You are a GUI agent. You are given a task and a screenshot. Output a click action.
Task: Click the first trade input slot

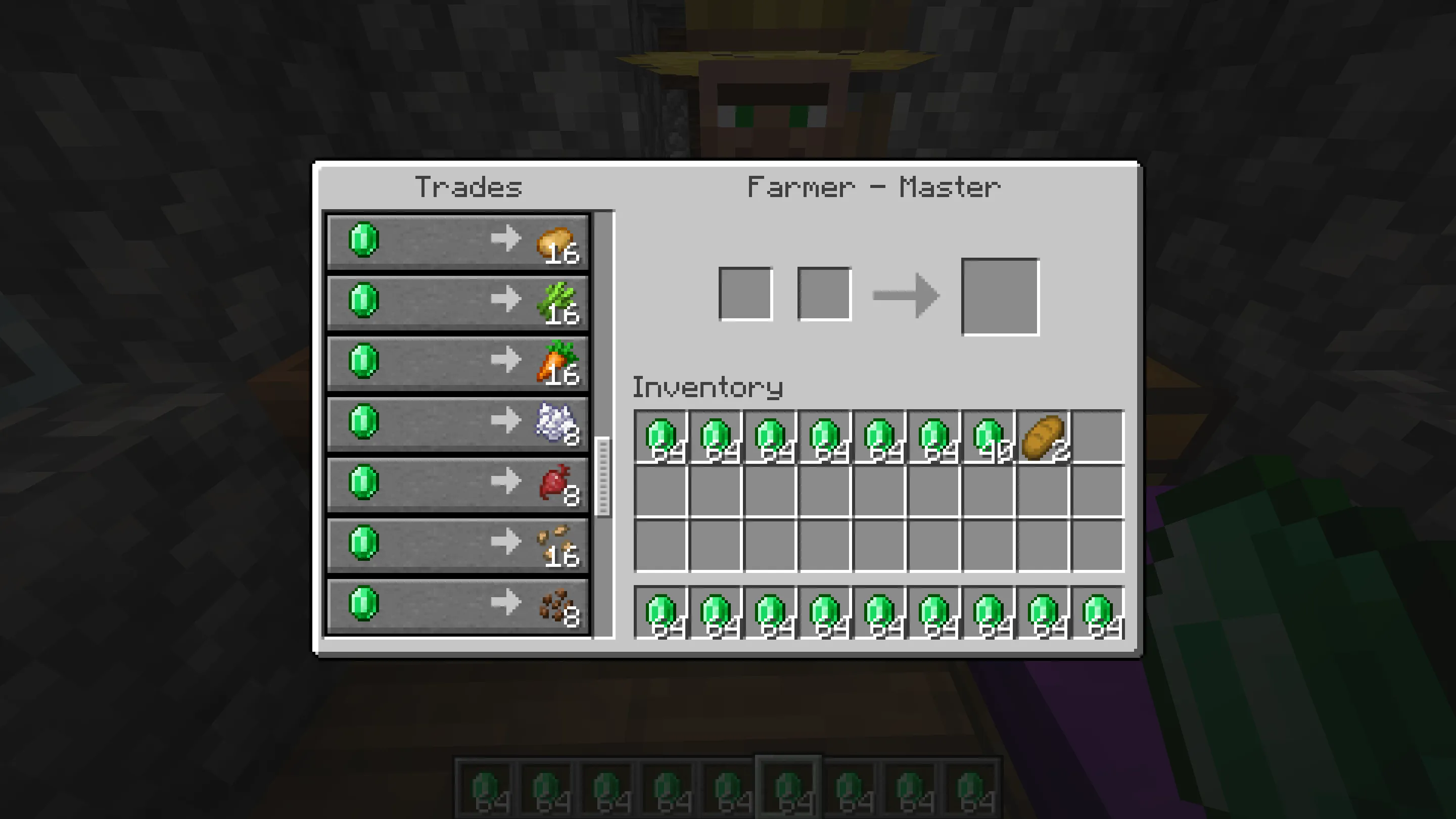(746, 294)
